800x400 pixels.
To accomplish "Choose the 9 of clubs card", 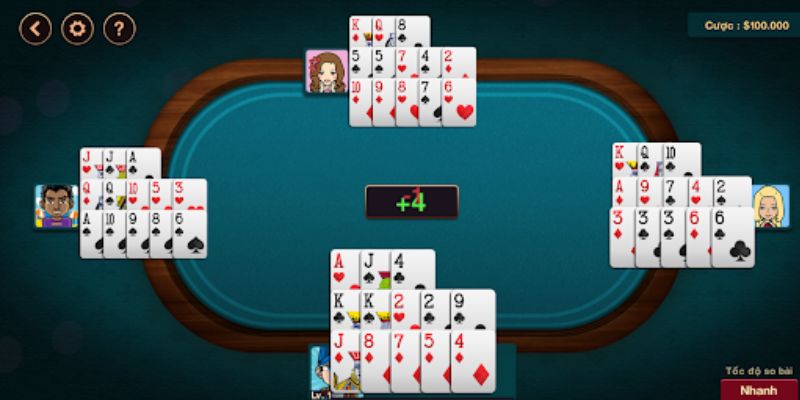I will [x=470, y=308].
